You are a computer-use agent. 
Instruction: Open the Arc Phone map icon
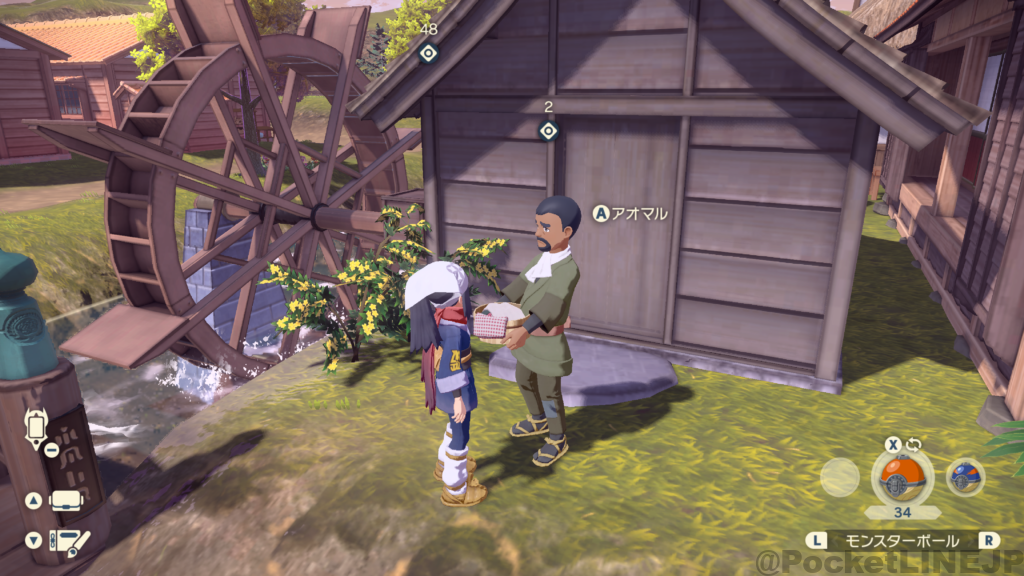[37, 428]
